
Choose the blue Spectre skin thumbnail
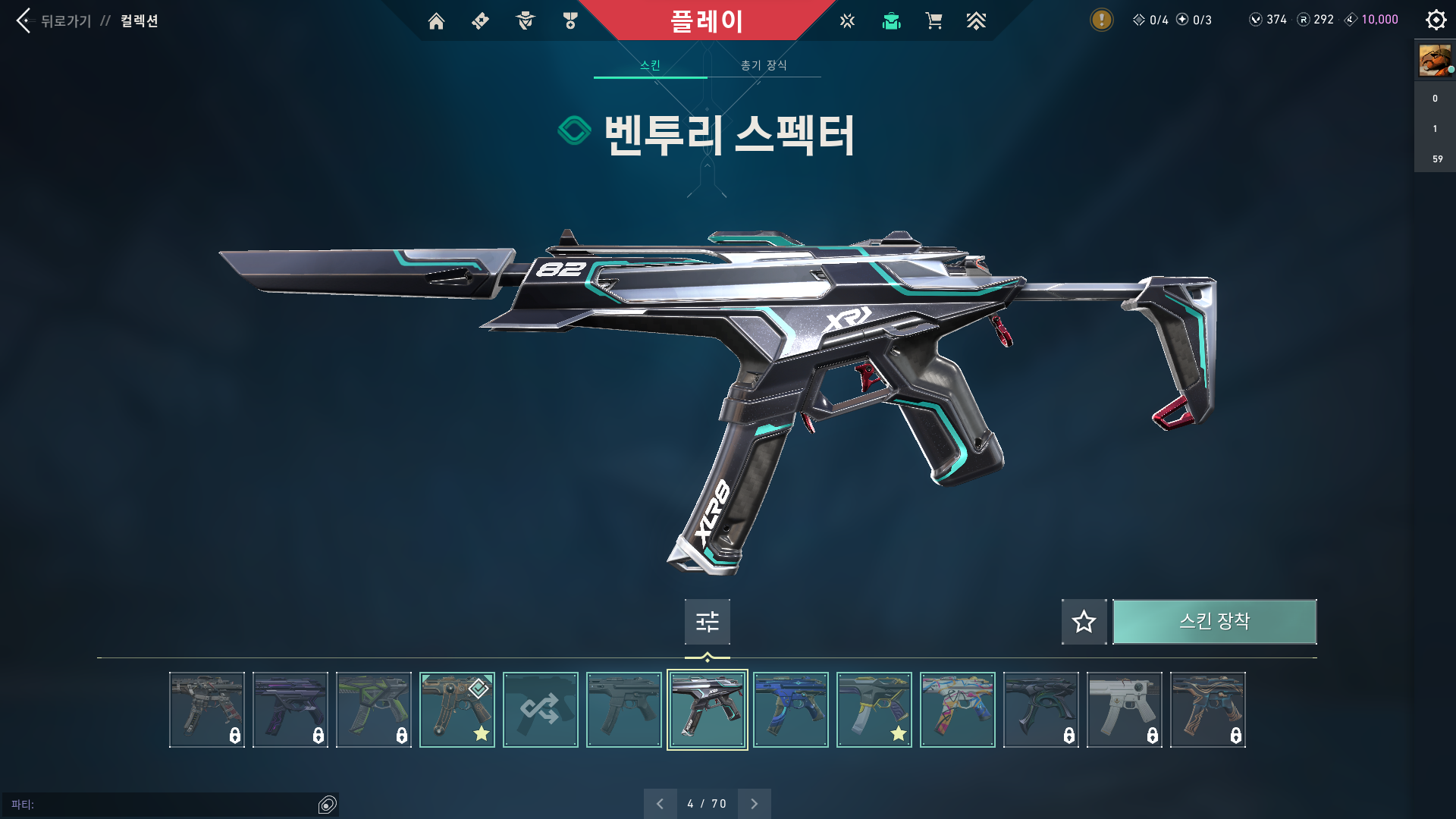coord(790,710)
